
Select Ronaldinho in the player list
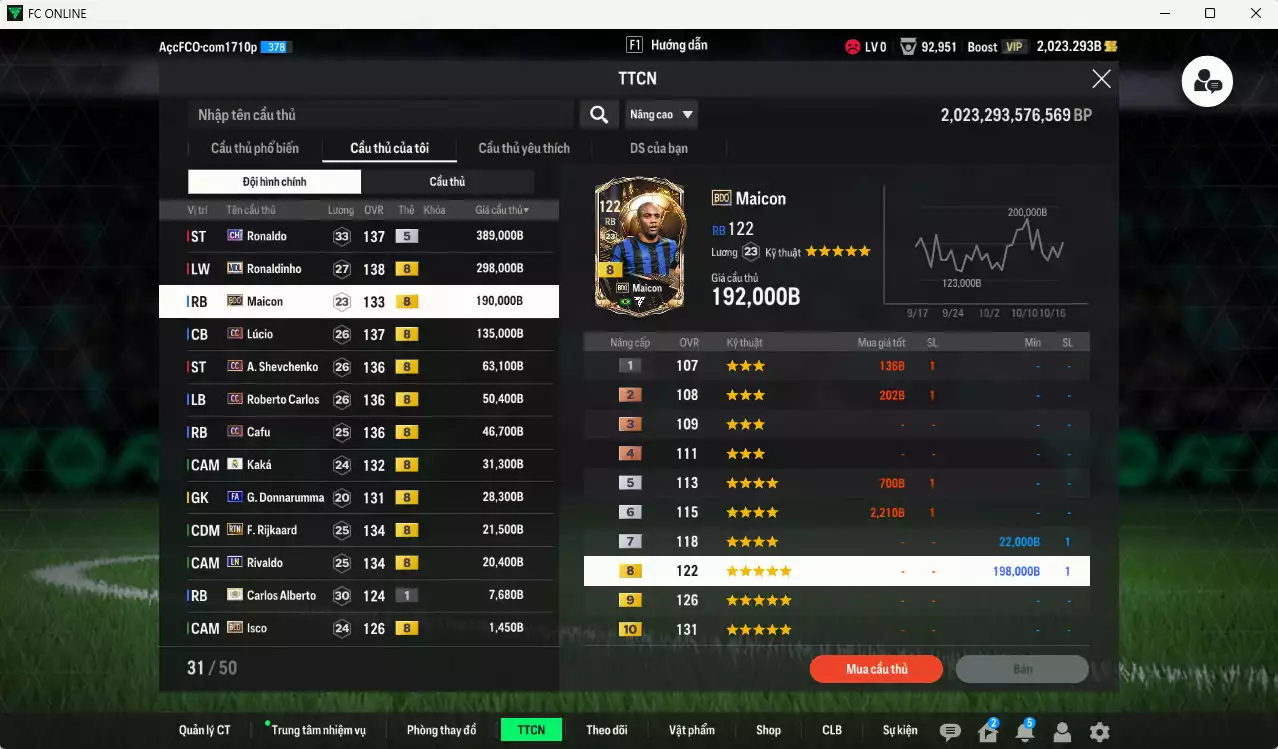coord(358,269)
